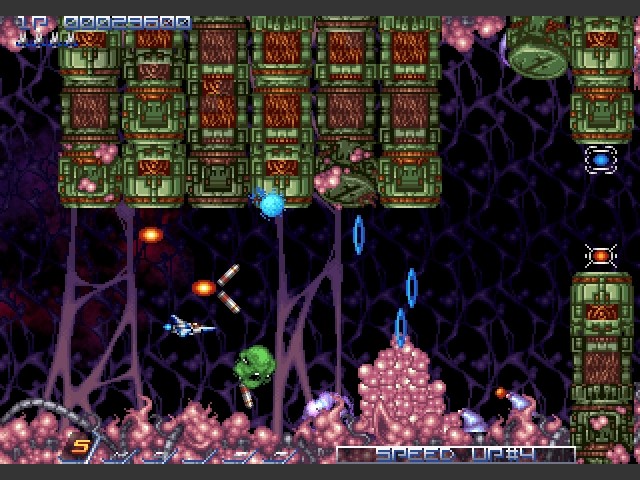Viewport: 640px width, 480px height.
Task: Select the highlighted S speed-up power slot
Action: [78, 448]
